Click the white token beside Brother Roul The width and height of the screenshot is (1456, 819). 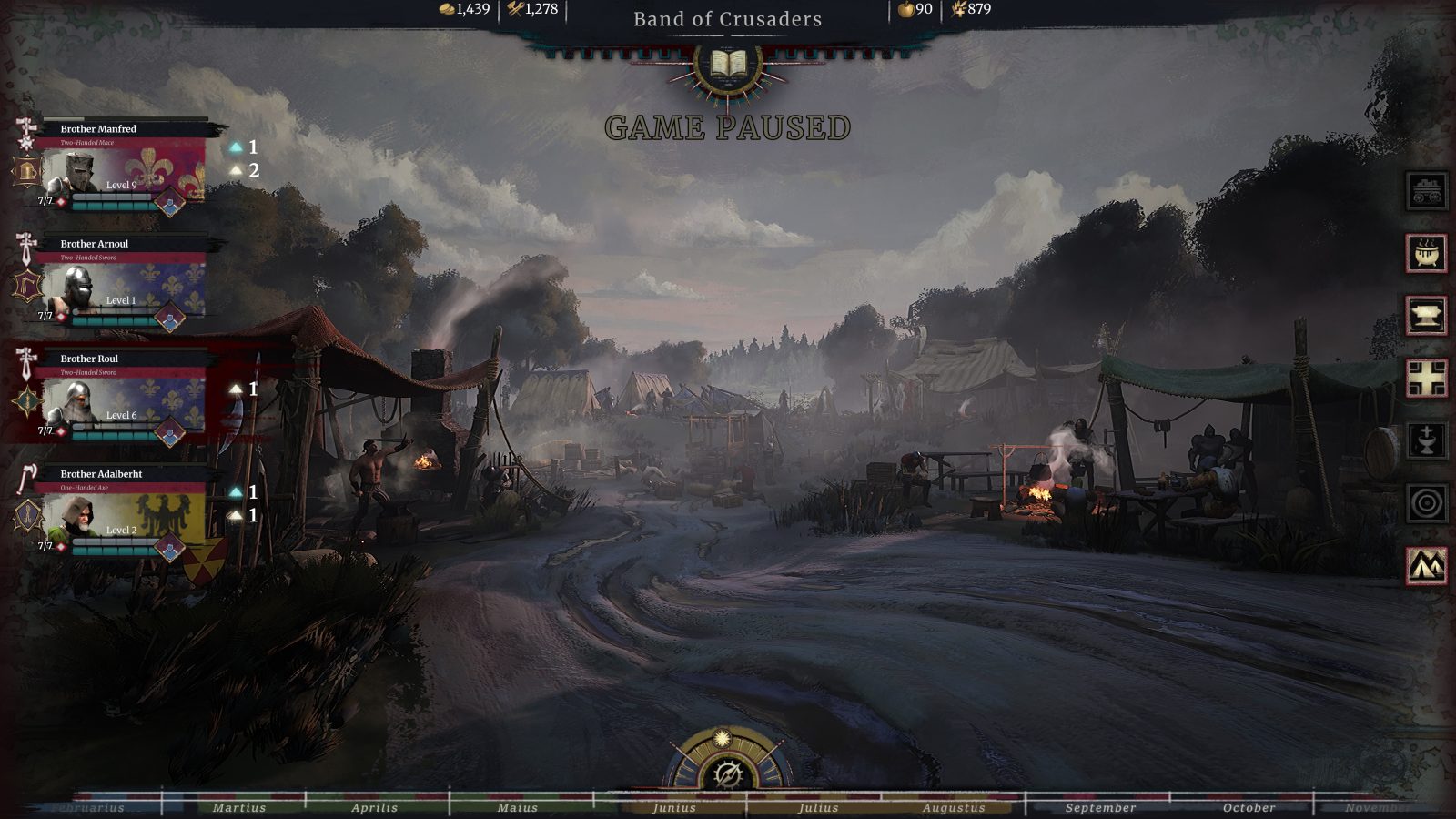[x=236, y=387]
